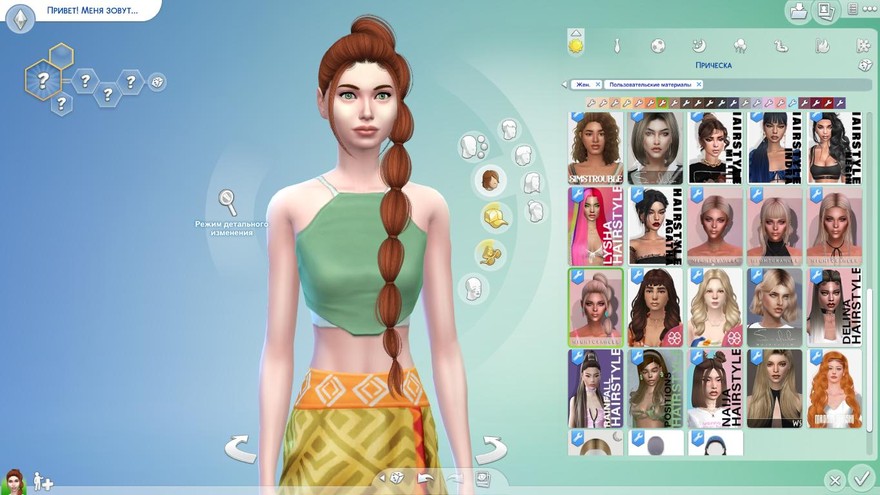The image size is (880, 495).
Task: Switch to the formal outfit tie tab
Action: pyautogui.click(x=617, y=45)
